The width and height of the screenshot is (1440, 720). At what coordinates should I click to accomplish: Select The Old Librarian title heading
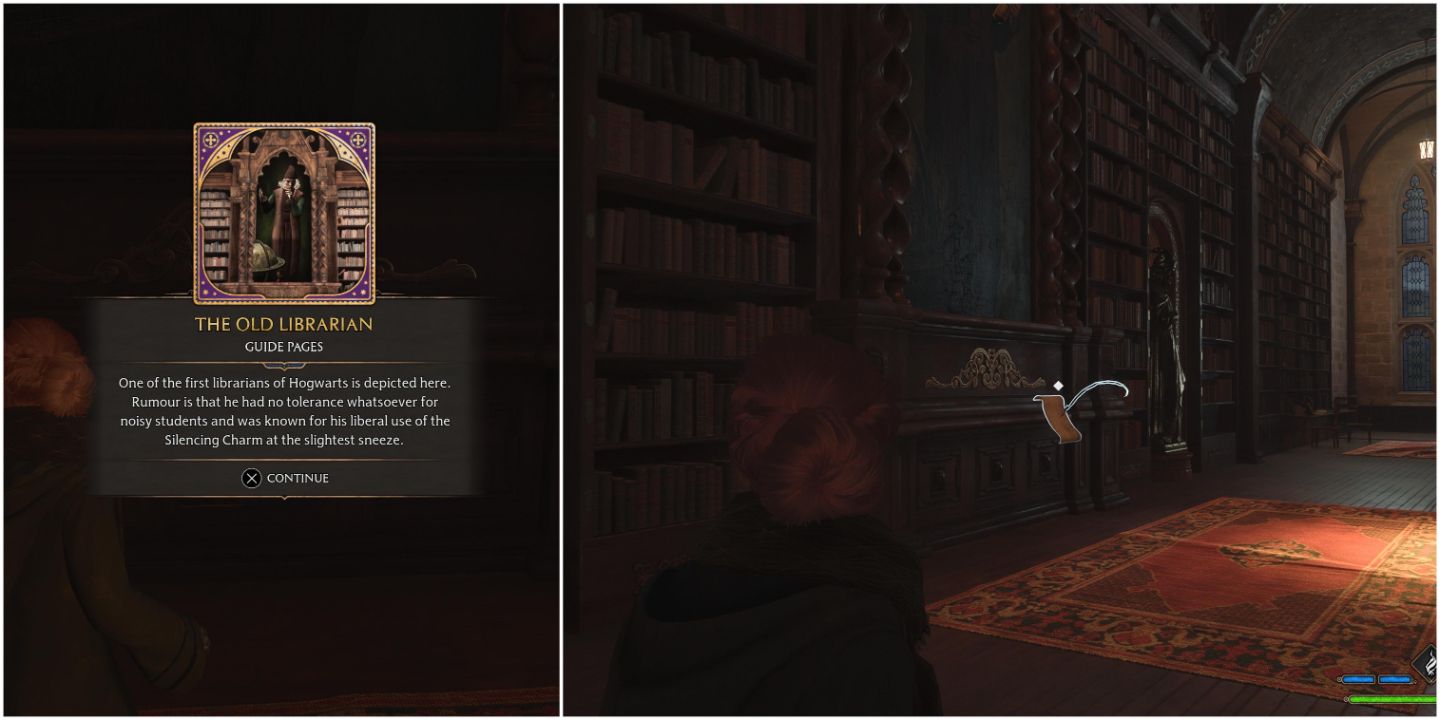284,324
